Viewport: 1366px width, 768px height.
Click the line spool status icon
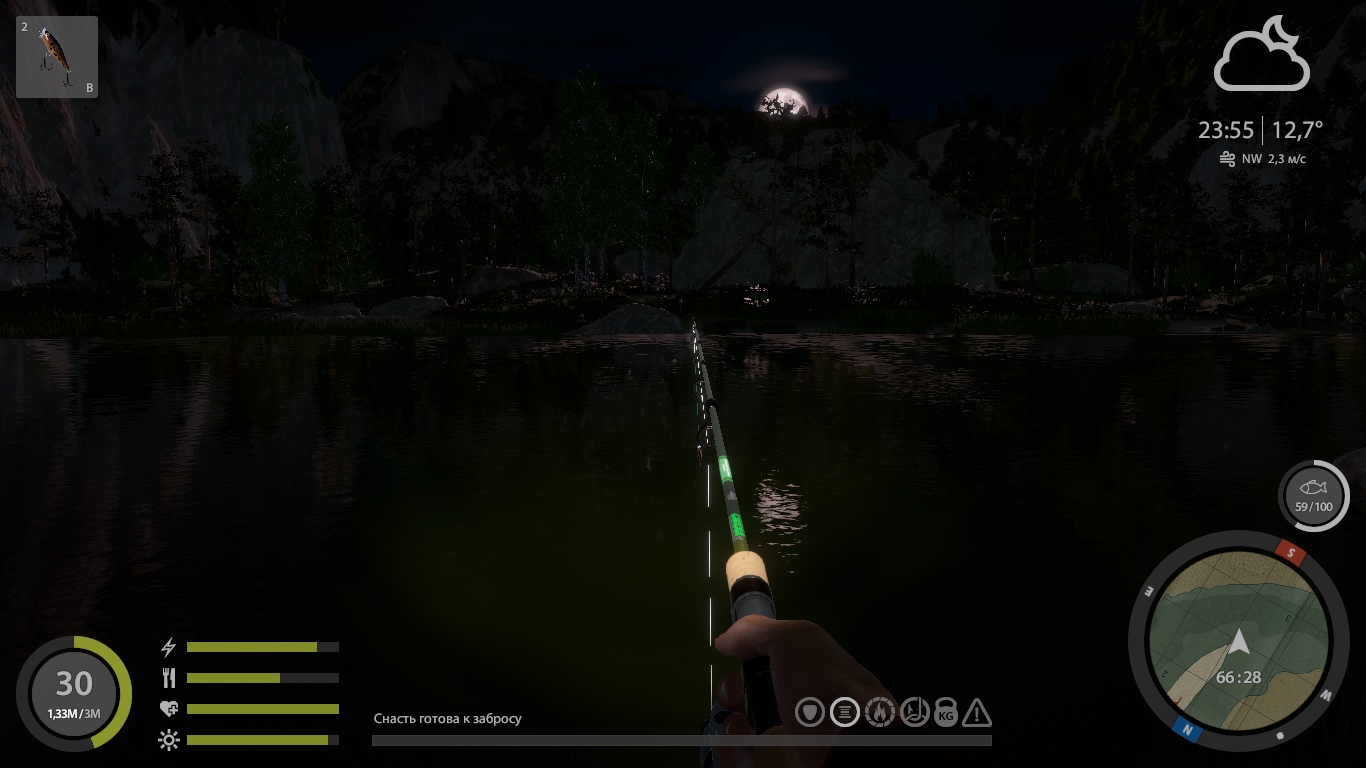point(845,712)
